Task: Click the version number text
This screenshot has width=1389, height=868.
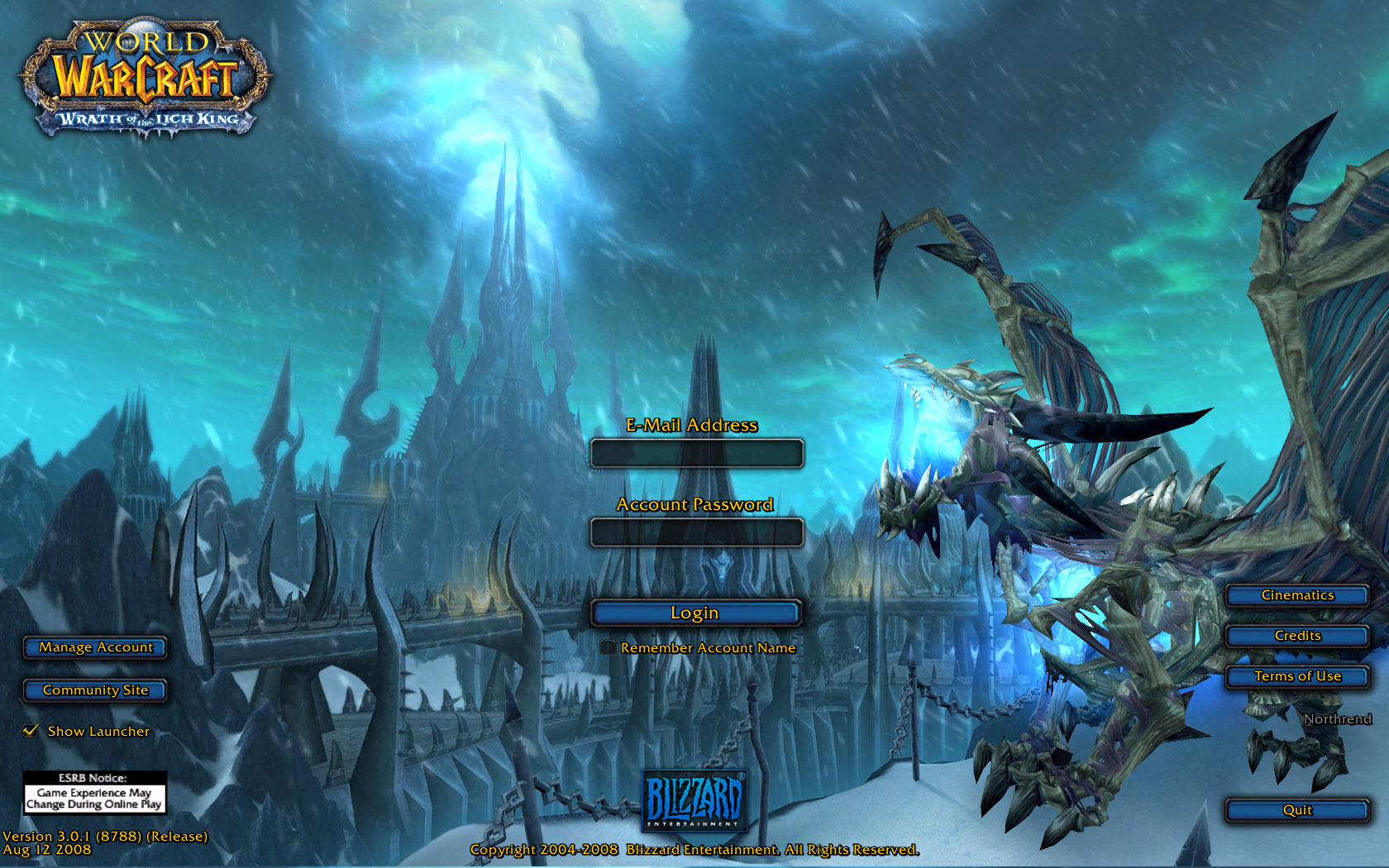Action: (x=103, y=836)
